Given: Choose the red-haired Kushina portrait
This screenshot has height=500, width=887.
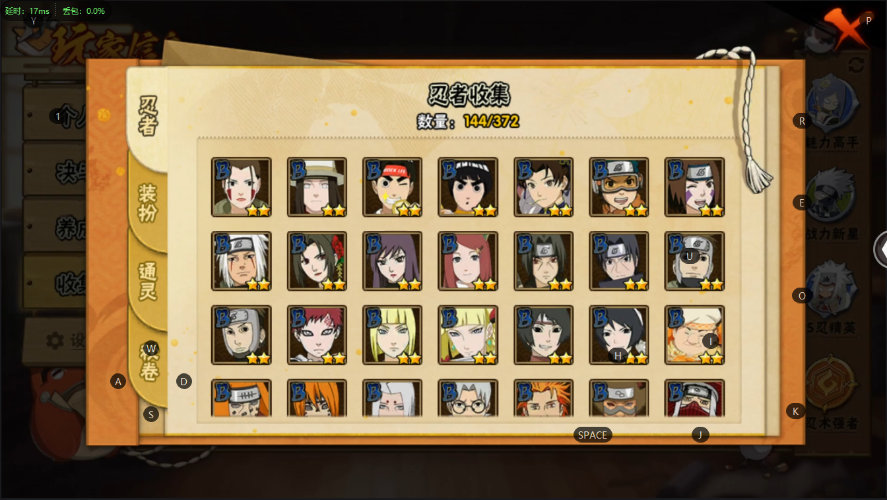Looking at the screenshot, I should (x=468, y=261).
